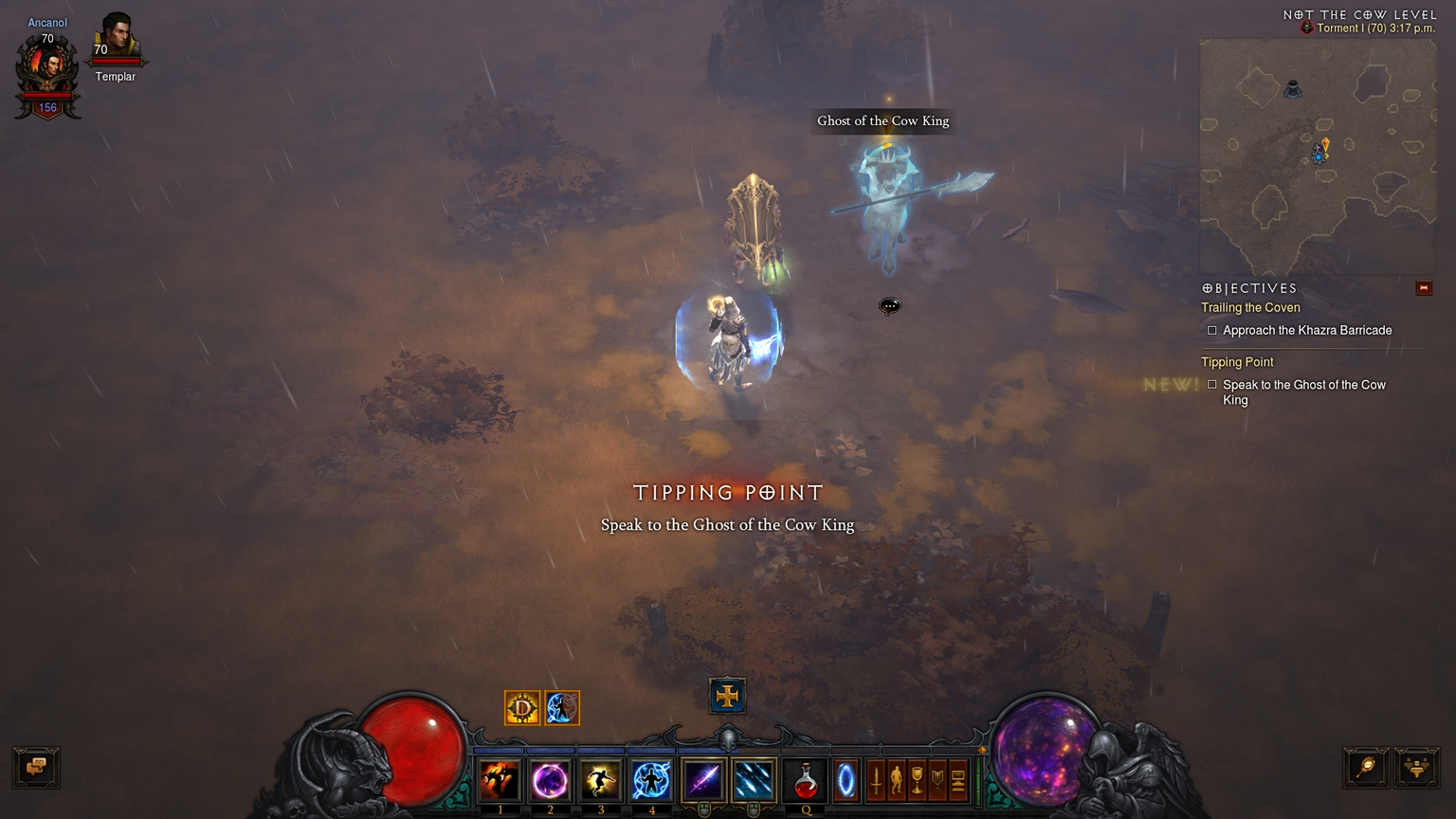This screenshot has width=1456, height=819.
Task: Open the chat window button
Action: coord(36,767)
